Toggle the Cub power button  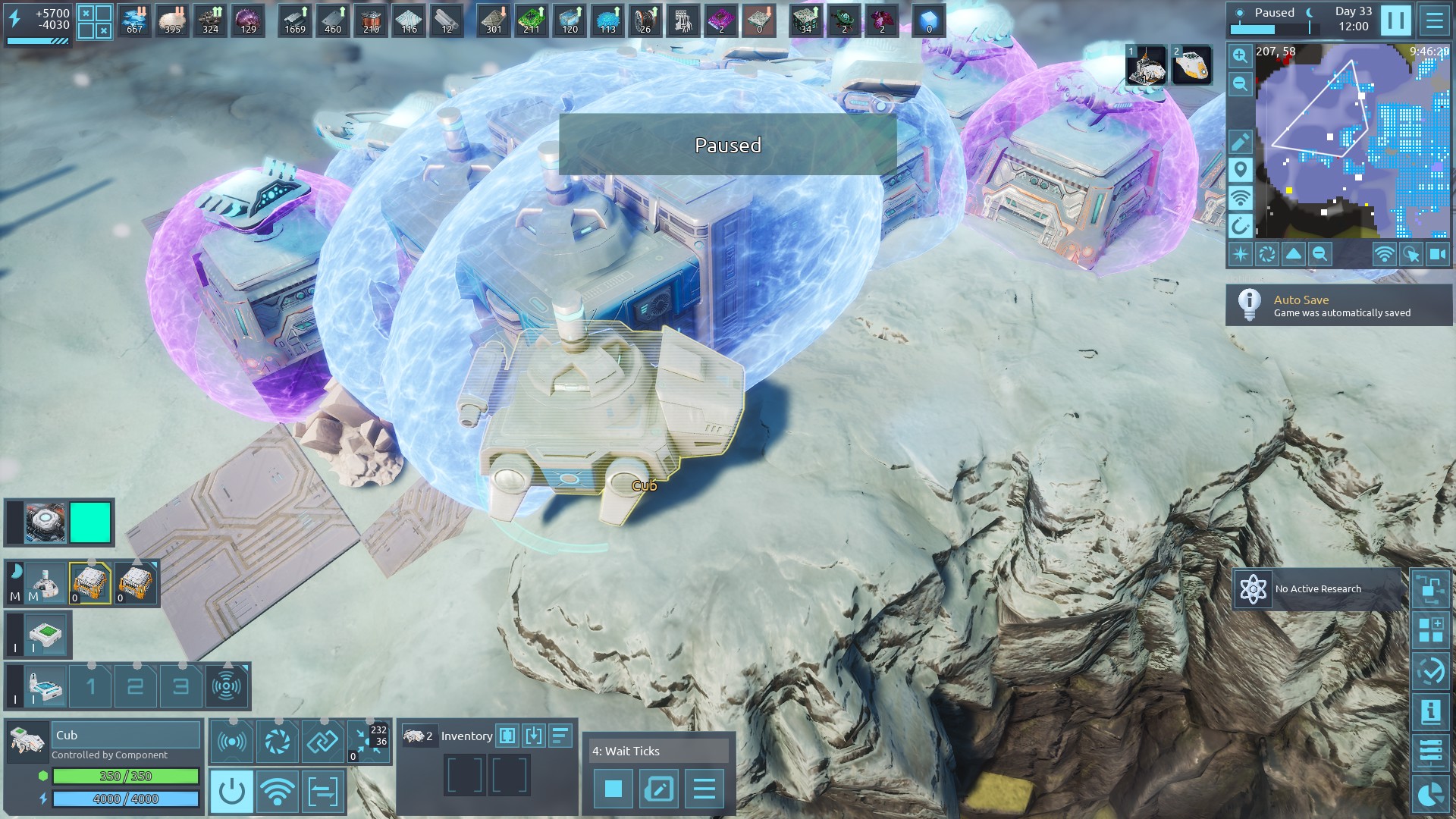[231, 791]
